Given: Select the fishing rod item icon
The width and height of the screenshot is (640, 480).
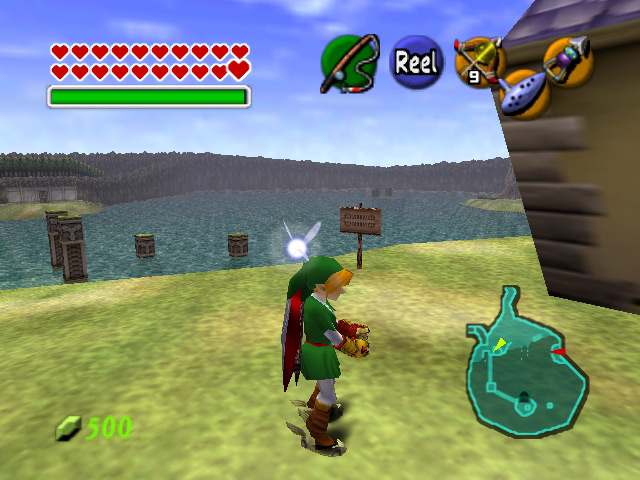Looking at the screenshot, I should [347, 63].
